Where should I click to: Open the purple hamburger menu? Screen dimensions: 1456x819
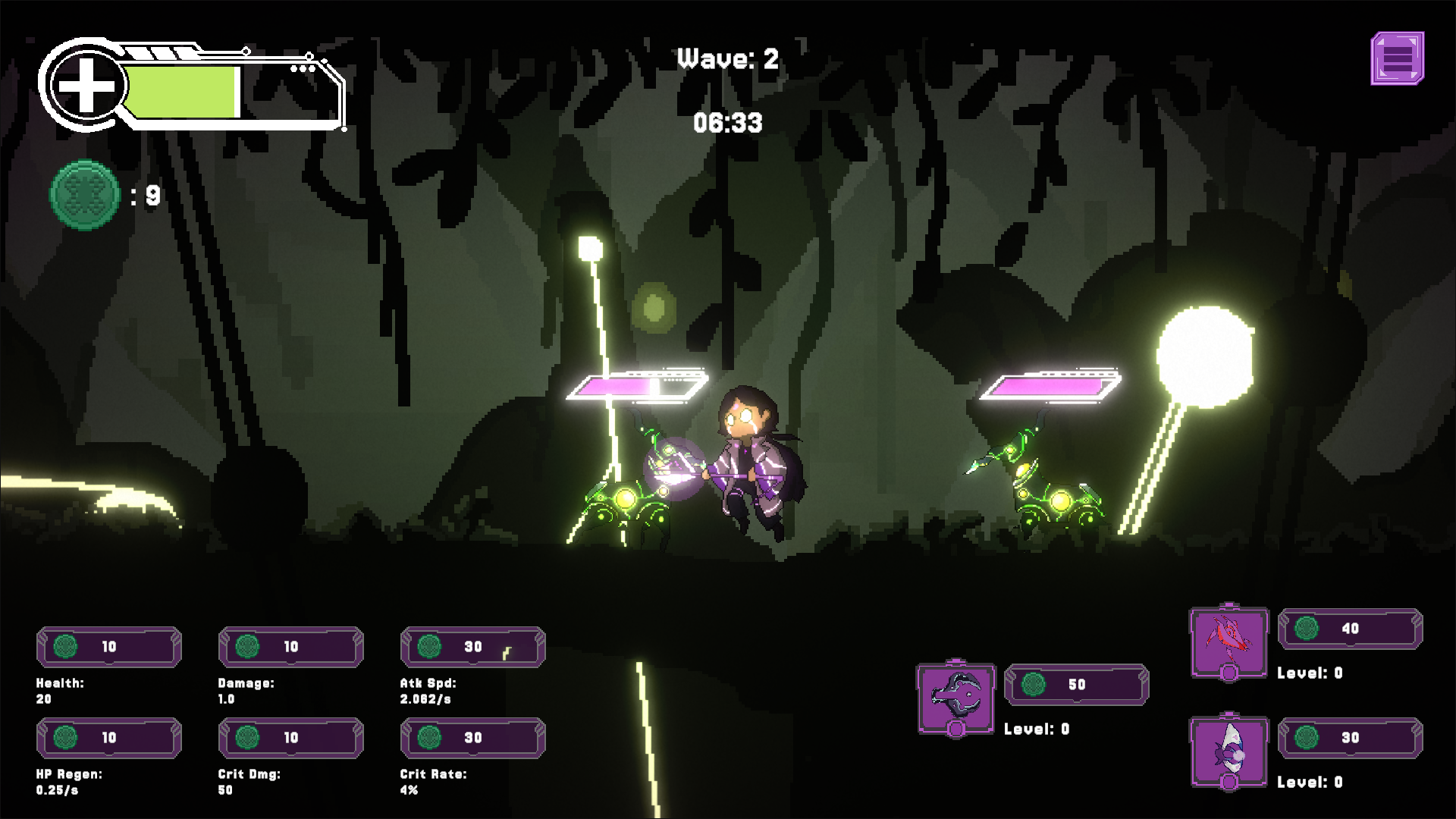coord(1397,58)
